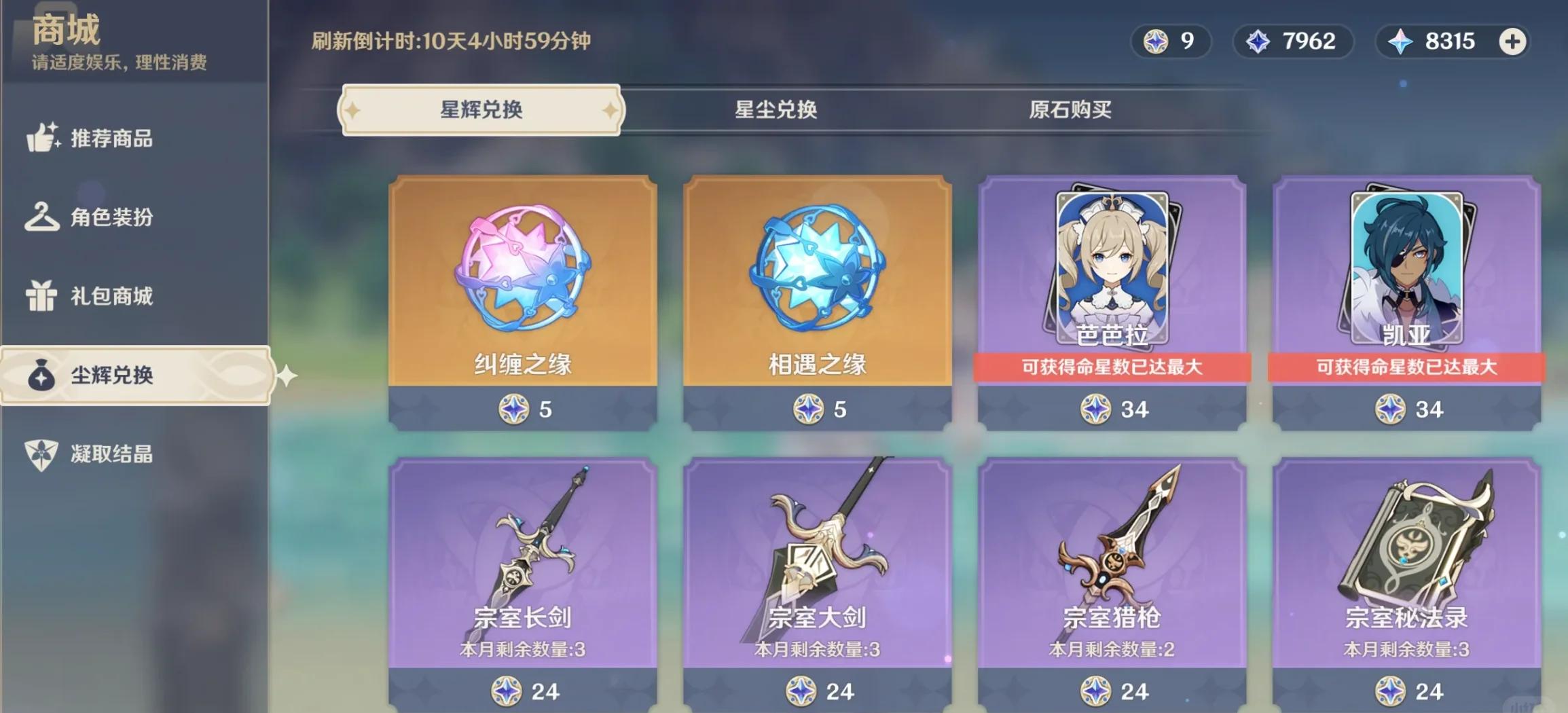
Task: Open the 凝取结晶 section
Action: (112, 454)
